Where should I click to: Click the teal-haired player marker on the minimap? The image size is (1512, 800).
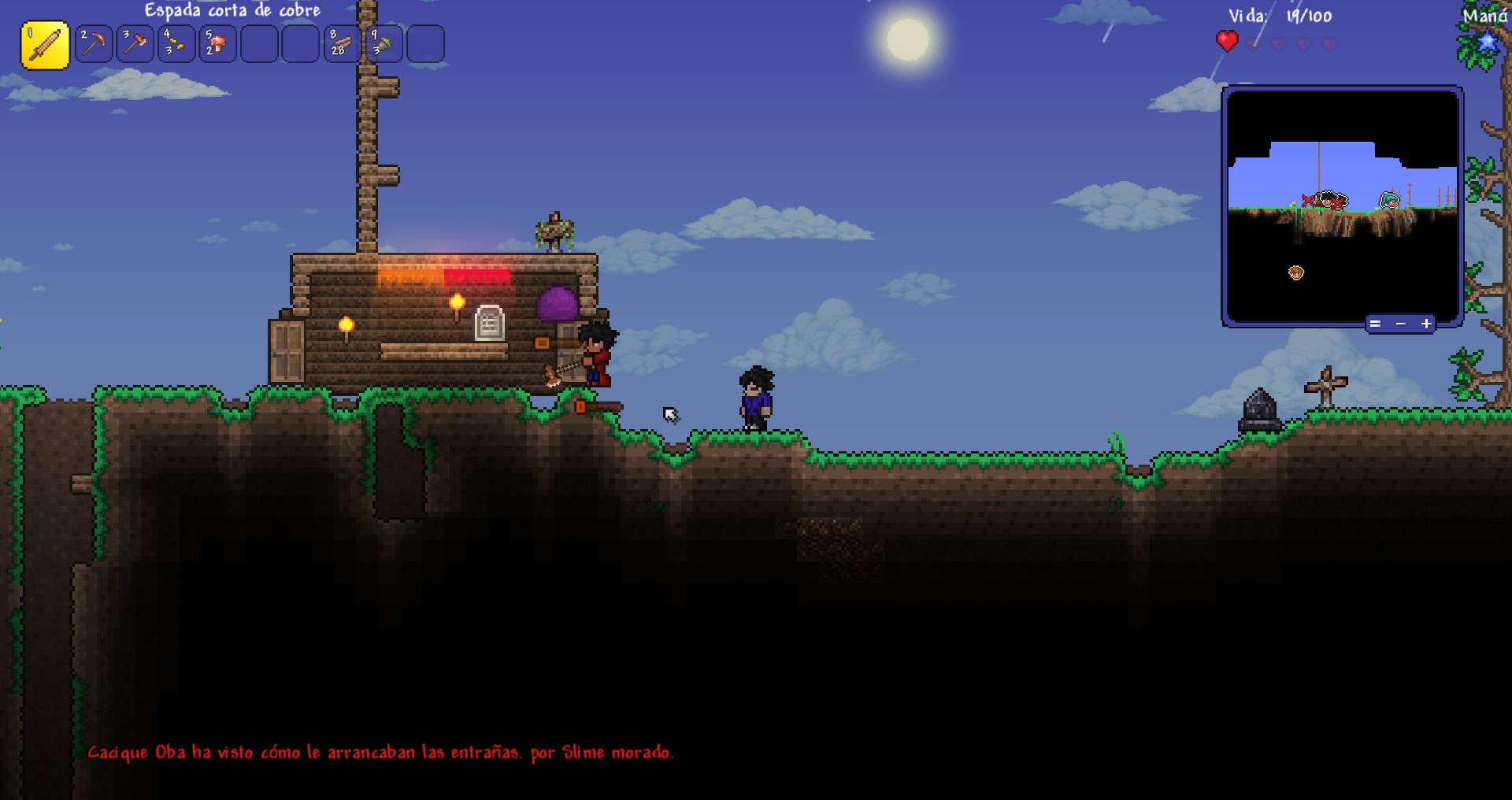(x=1389, y=200)
